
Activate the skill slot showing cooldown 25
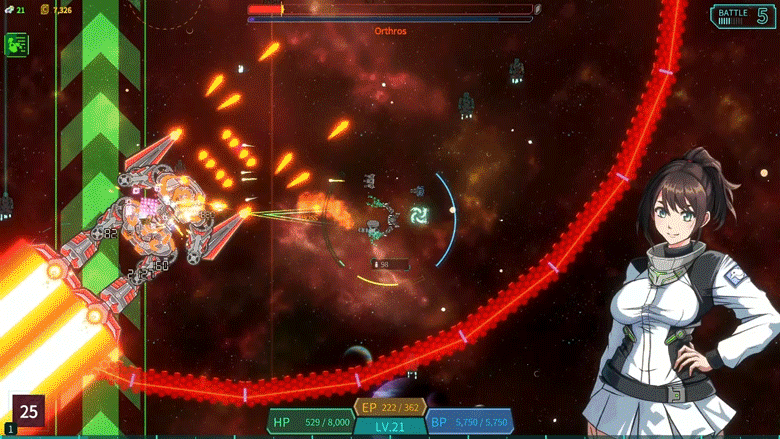29,410
